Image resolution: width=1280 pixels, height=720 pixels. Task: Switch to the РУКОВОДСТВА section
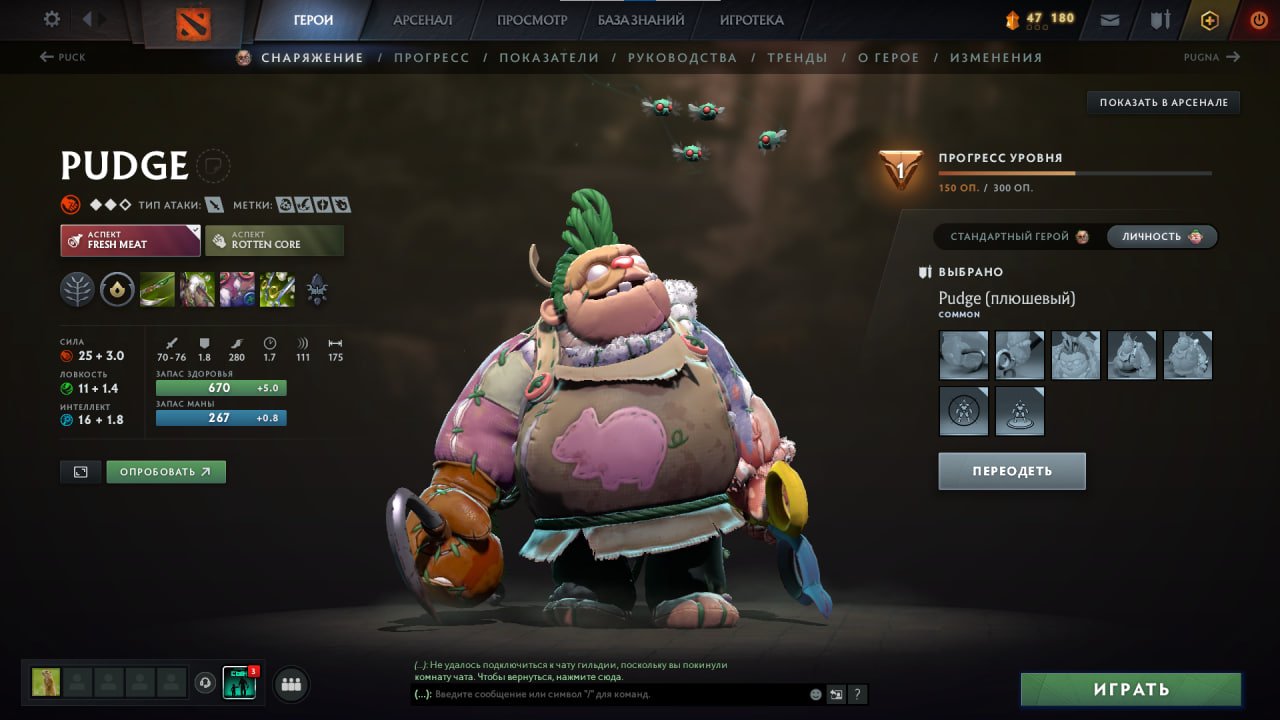click(x=681, y=57)
